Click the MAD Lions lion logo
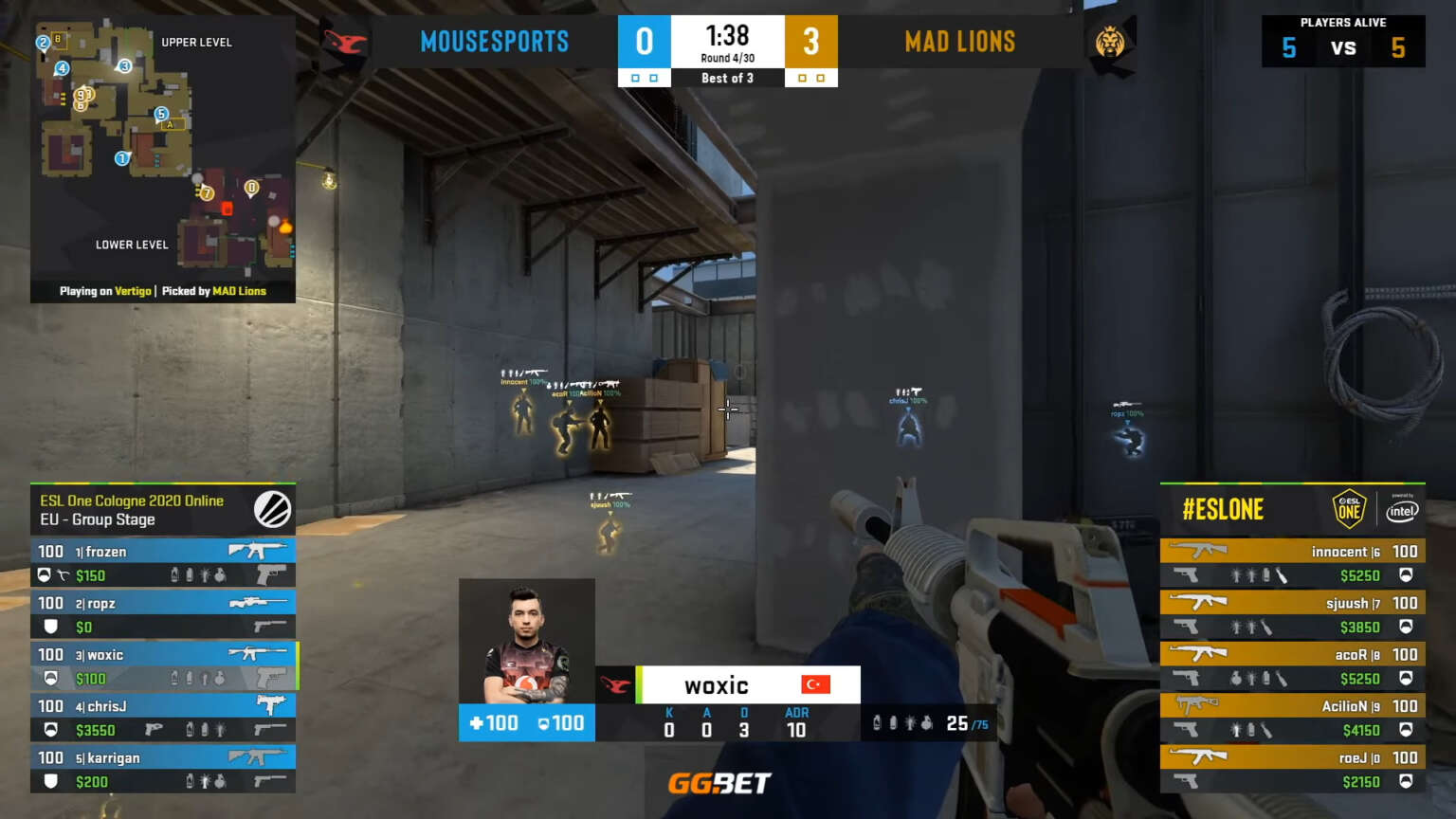This screenshot has height=819, width=1456. pyautogui.click(x=1111, y=43)
